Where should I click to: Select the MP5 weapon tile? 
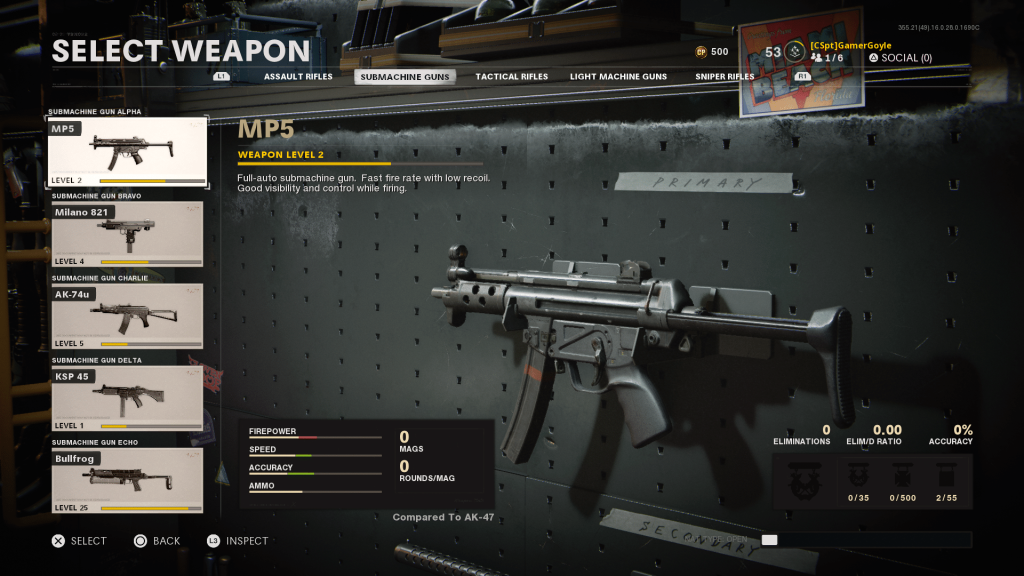tap(127, 153)
